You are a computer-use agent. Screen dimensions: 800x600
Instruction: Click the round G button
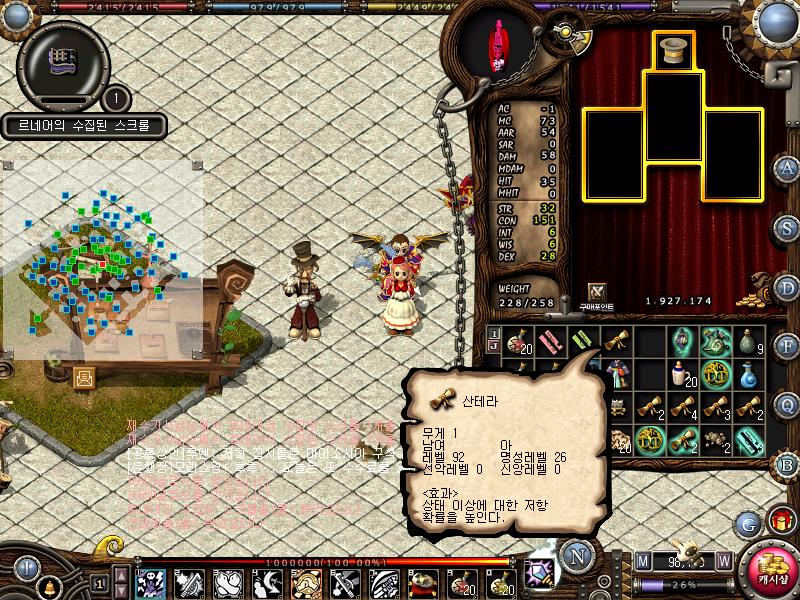click(x=748, y=522)
